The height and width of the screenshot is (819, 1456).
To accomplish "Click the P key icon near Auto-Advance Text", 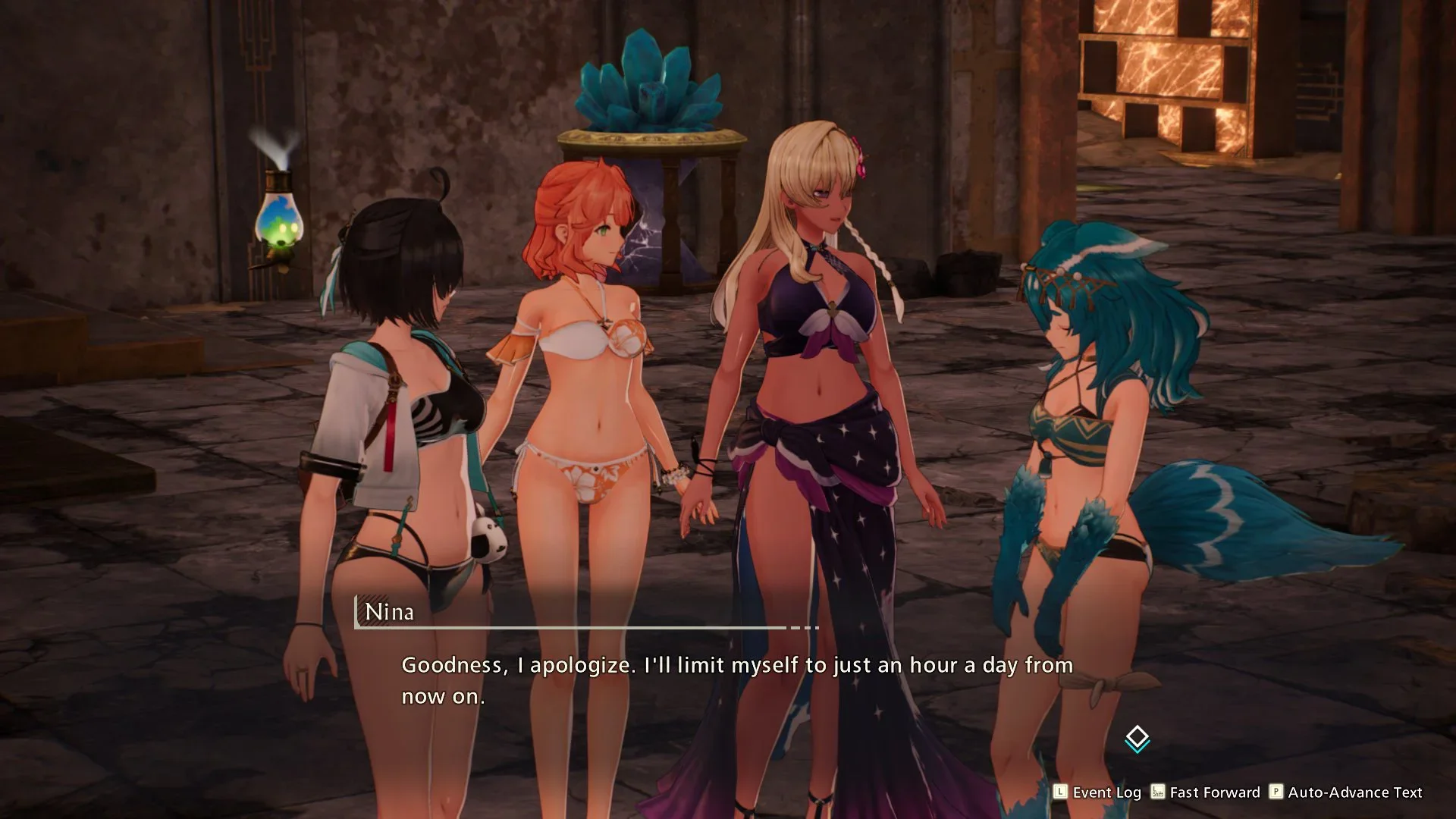I will [x=1277, y=792].
